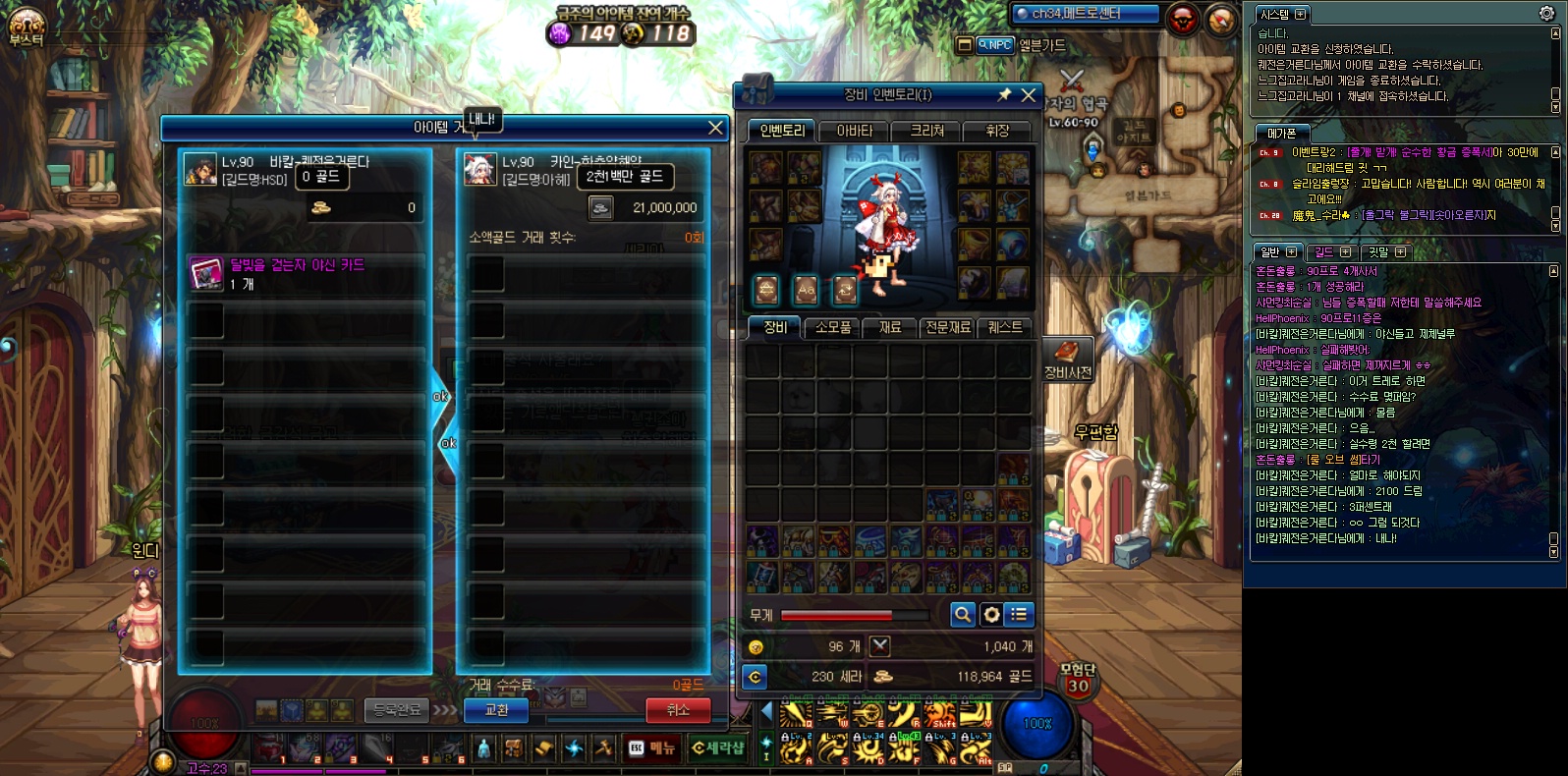Close the item trade window

[715, 128]
